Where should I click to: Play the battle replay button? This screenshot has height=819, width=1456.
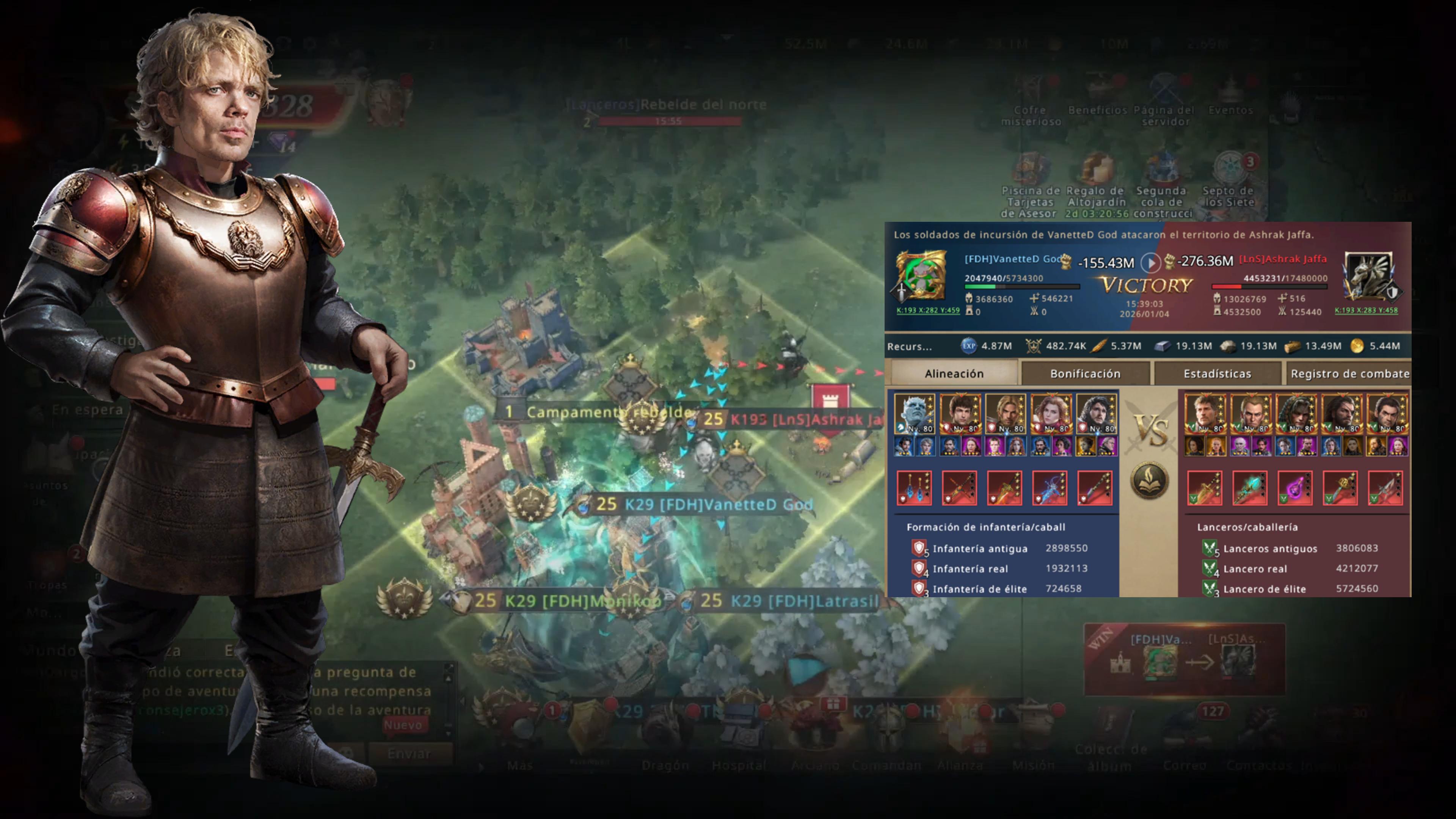coord(1150,262)
